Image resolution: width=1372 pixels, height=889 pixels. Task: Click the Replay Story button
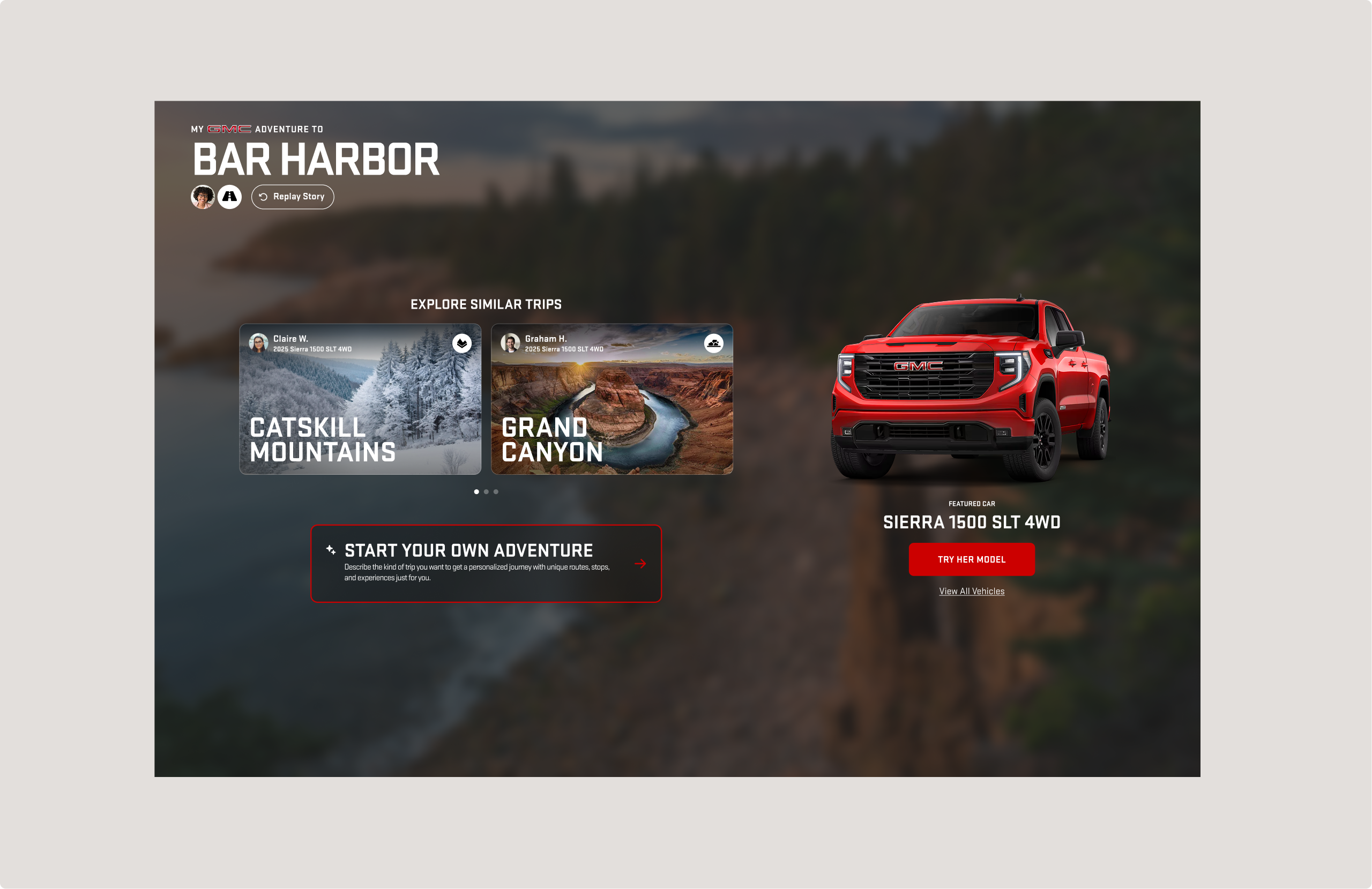[x=292, y=197]
